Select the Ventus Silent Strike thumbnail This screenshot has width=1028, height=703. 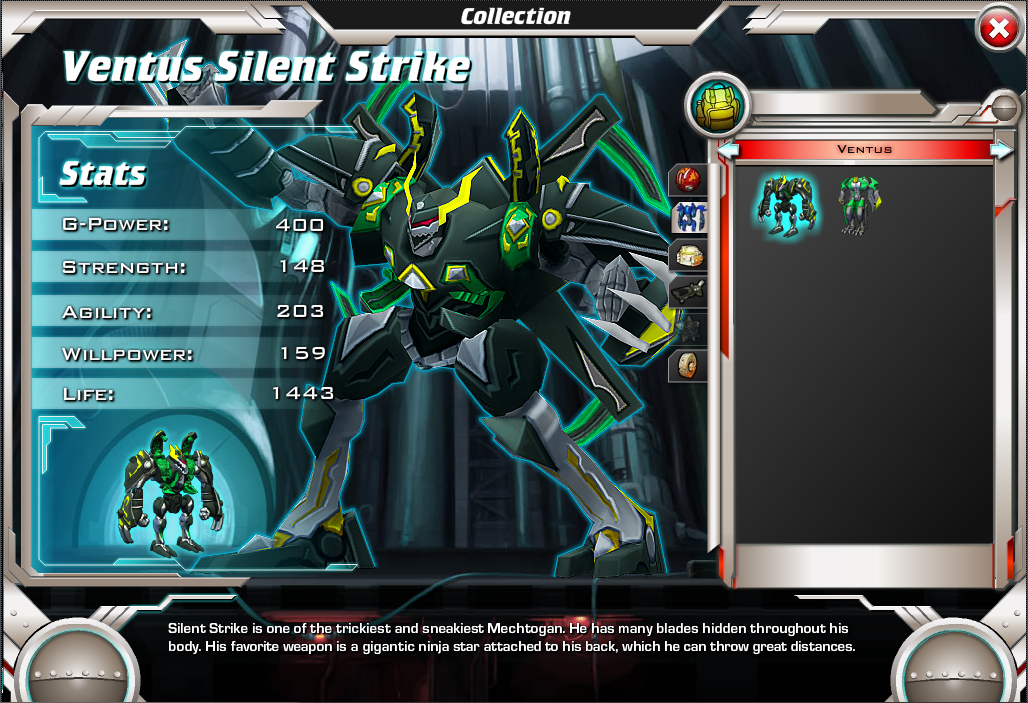[x=787, y=204]
